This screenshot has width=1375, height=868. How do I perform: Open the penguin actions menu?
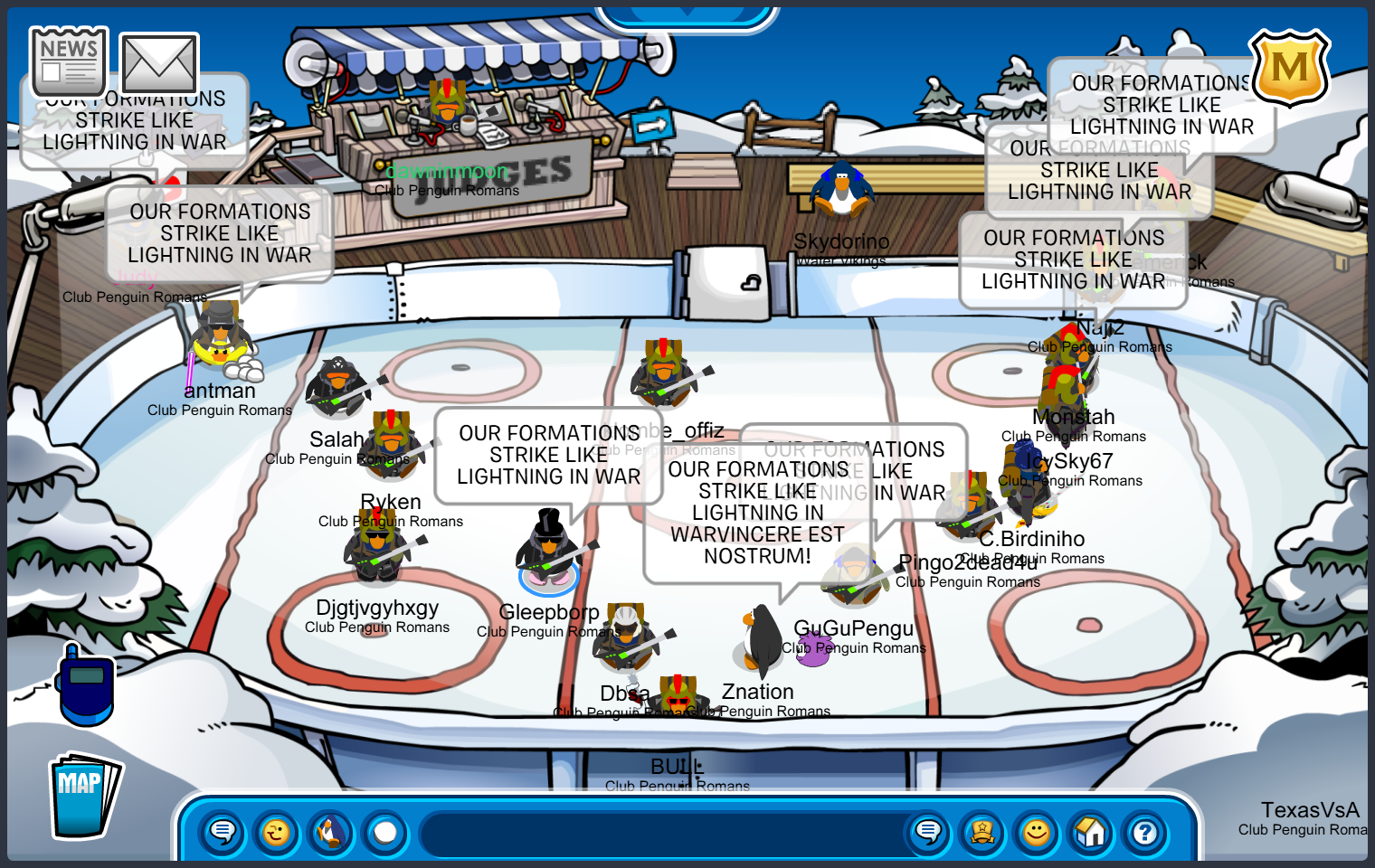(331, 832)
